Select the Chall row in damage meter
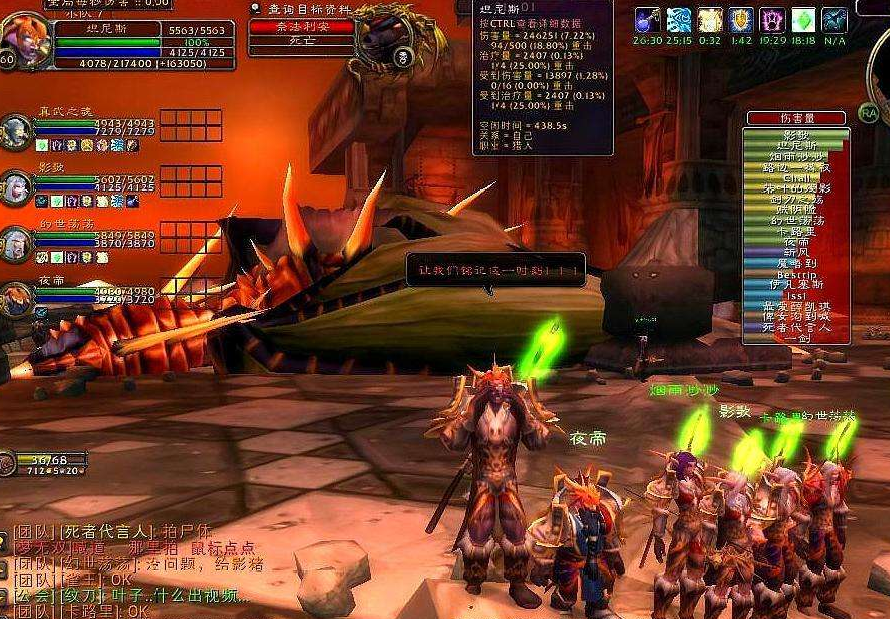890x619 pixels. [796, 177]
